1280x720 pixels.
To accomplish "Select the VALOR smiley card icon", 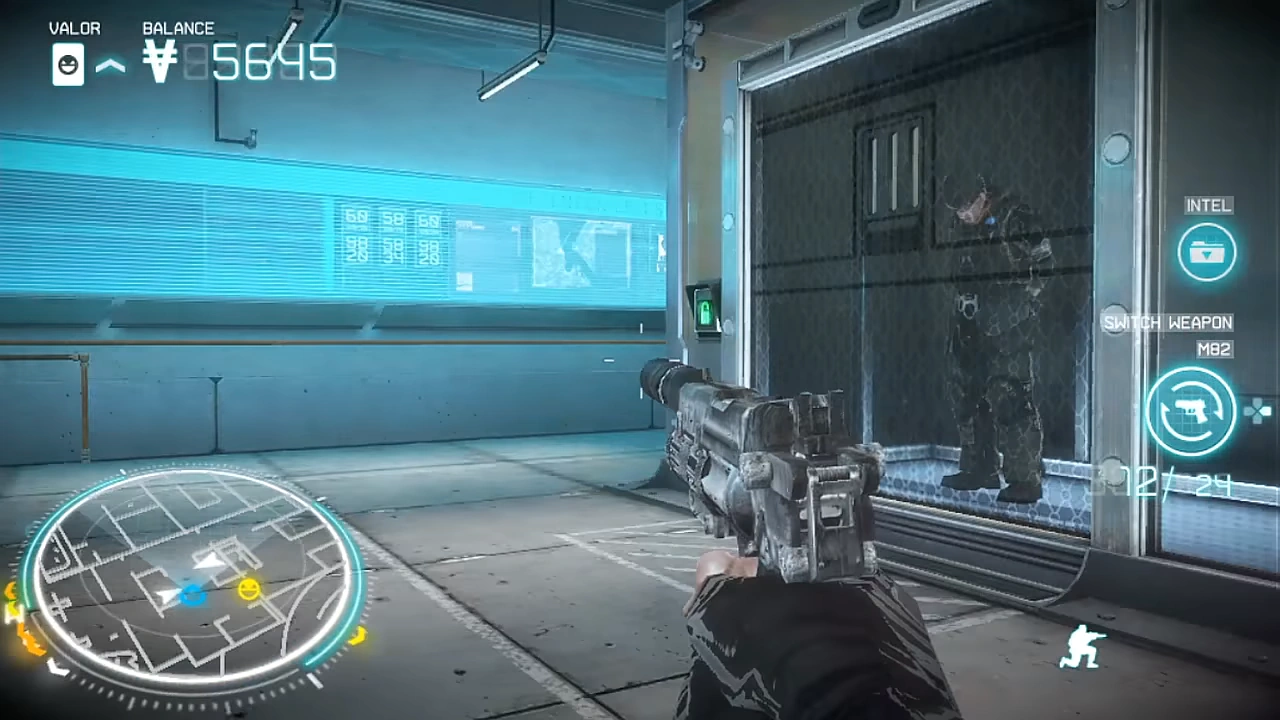I will [68, 64].
